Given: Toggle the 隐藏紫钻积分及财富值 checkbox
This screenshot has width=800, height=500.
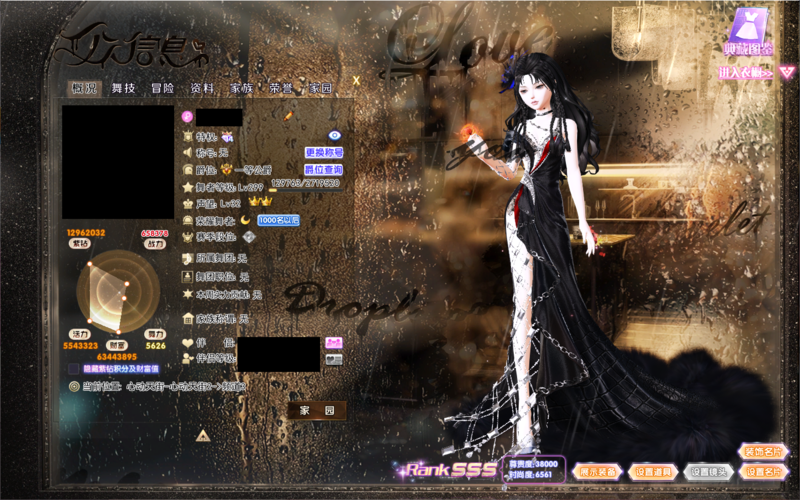Looking at the screenshot, I should [74, 369].
